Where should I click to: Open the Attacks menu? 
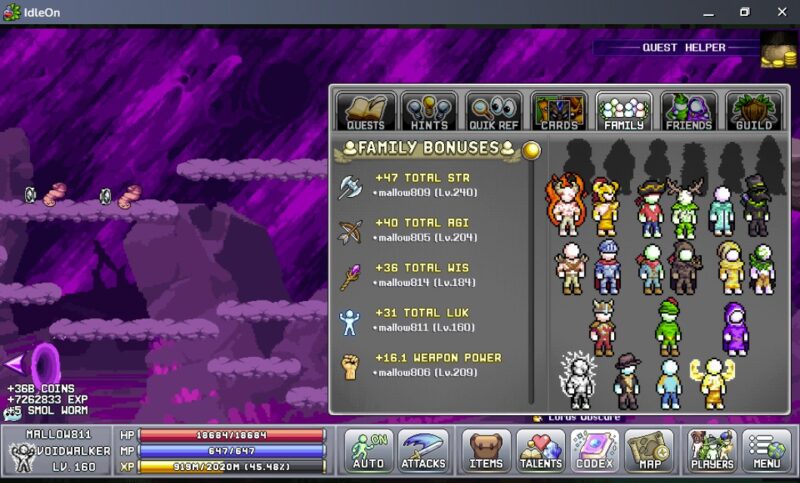[423, 451]
